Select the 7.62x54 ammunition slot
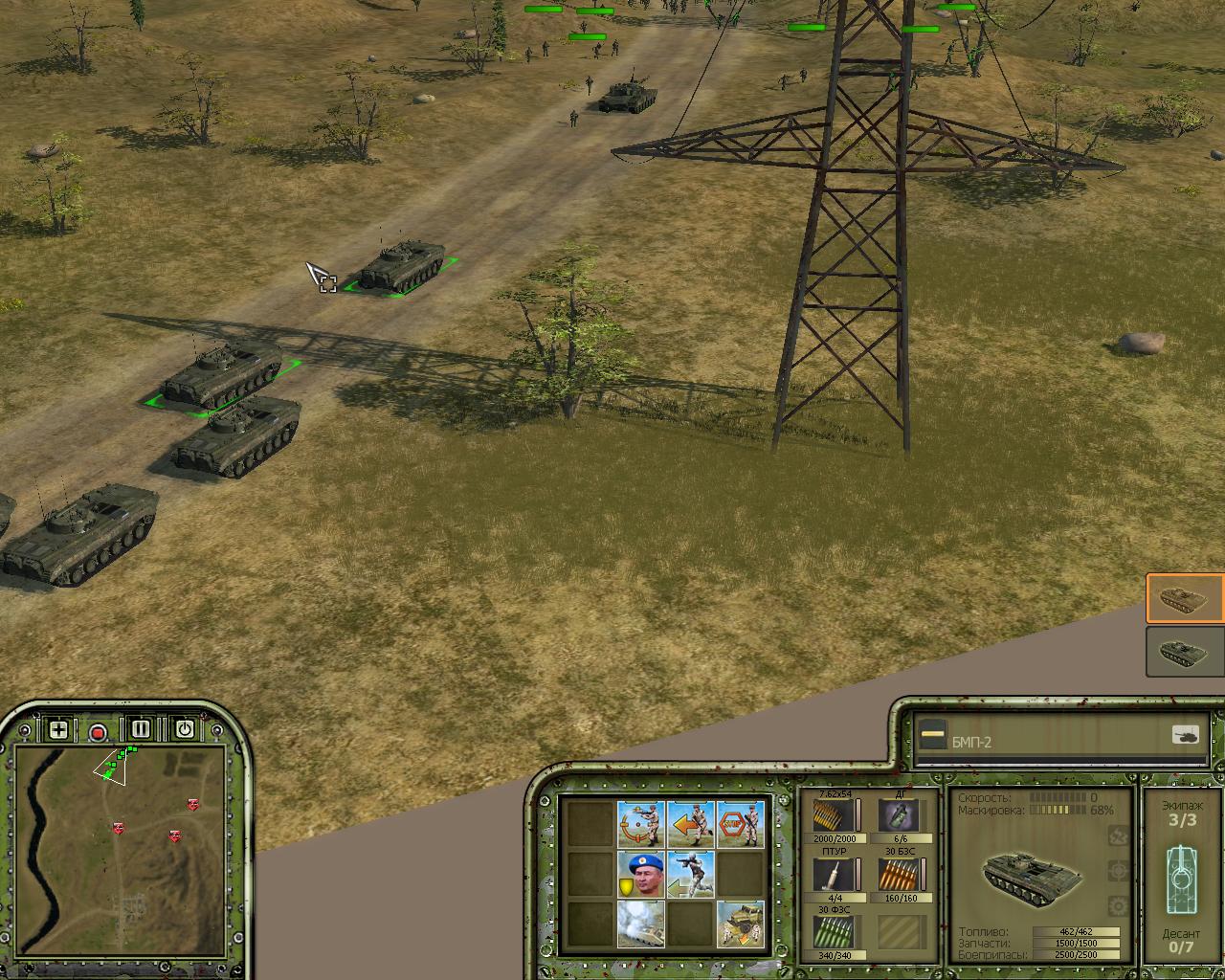This screenshot has height=980, width=1225. (834, 816)
